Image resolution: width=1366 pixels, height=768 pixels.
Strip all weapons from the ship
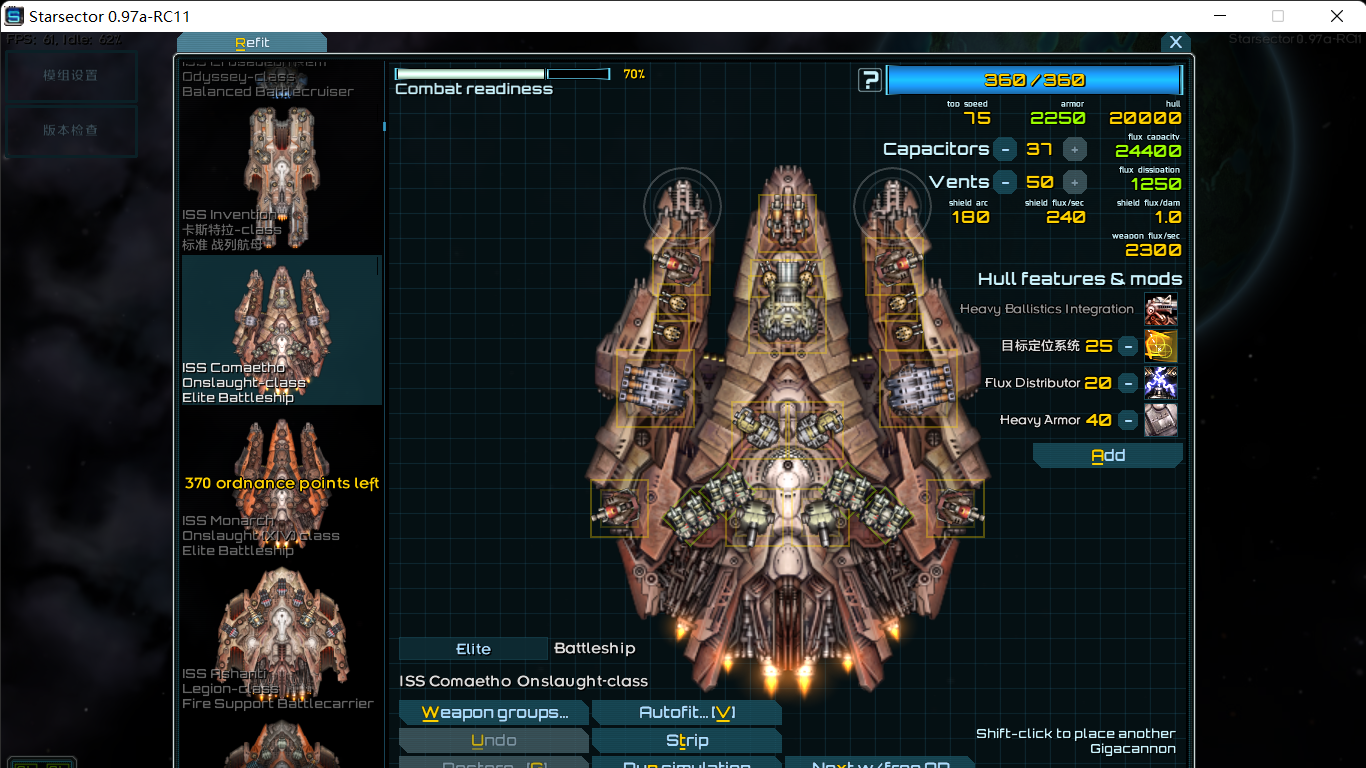[686, 741]
